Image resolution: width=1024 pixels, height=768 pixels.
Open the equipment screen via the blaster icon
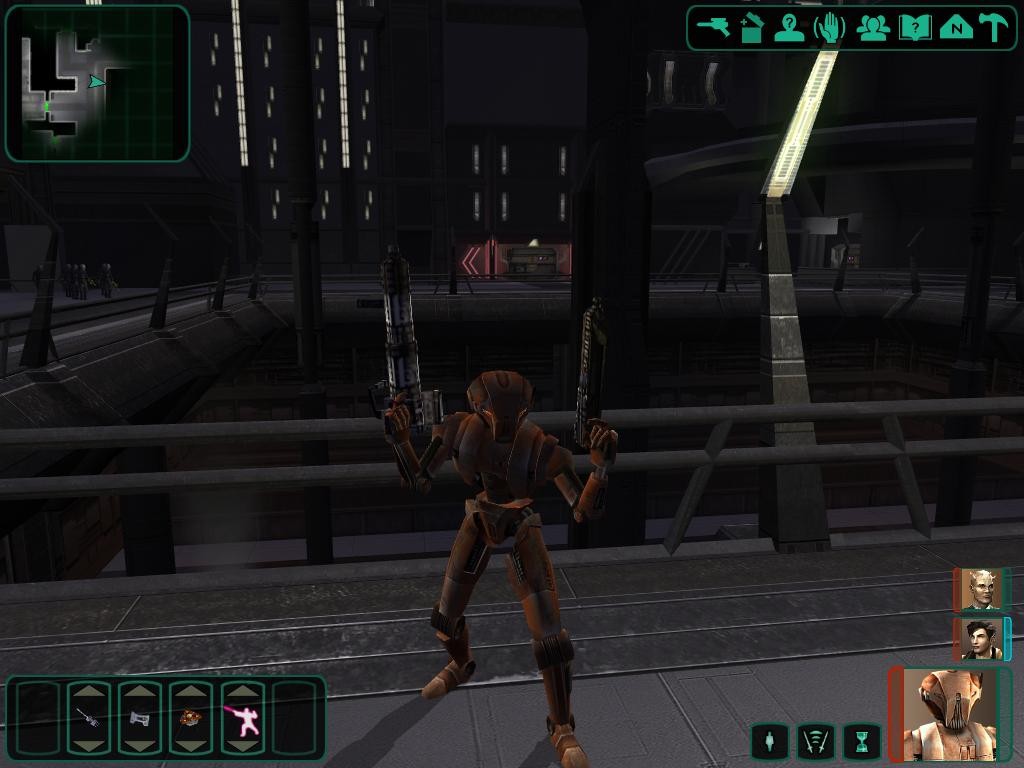point(713,27)
